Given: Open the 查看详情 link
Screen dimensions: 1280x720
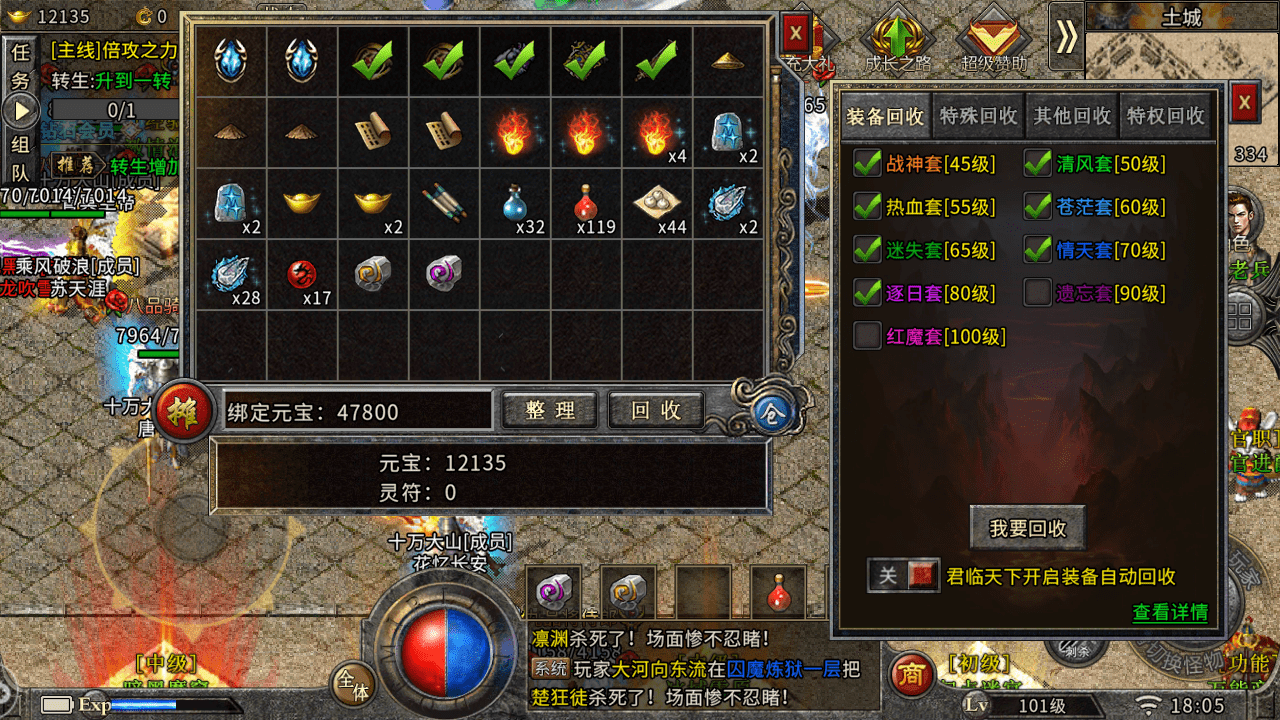Looking at the screenshot, I should [1170, 612].
